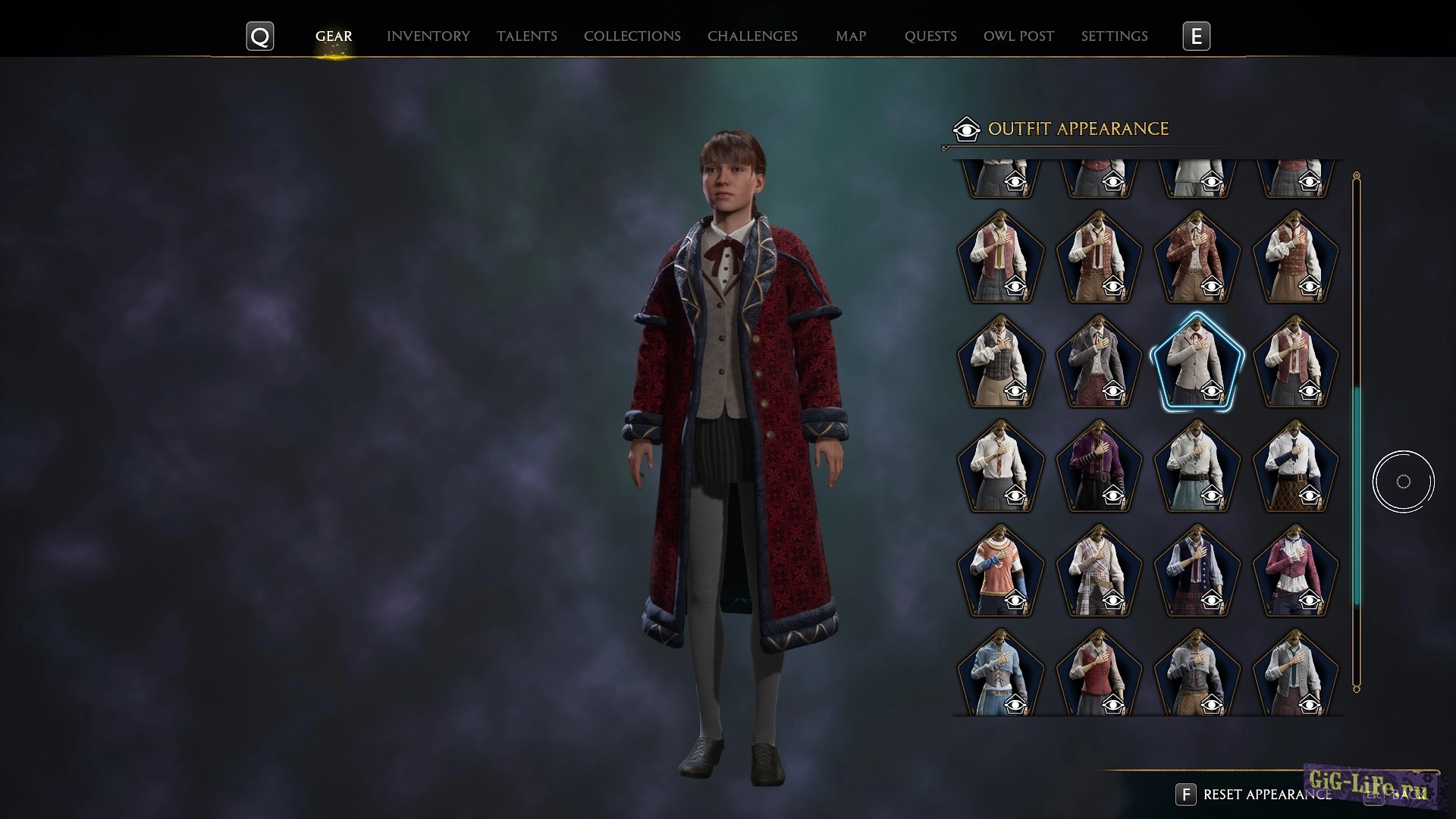Pick the orange sweater with blue sleeves
Viewport: 1456px width, 819px height.
(999, 571)
